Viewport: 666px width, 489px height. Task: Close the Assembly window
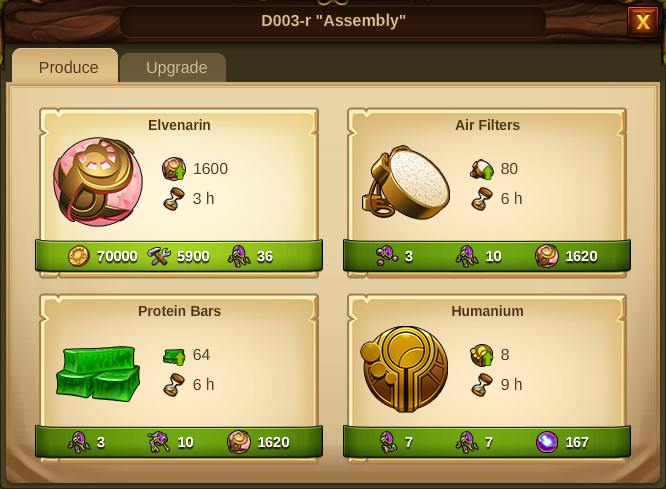pos(642,22)
